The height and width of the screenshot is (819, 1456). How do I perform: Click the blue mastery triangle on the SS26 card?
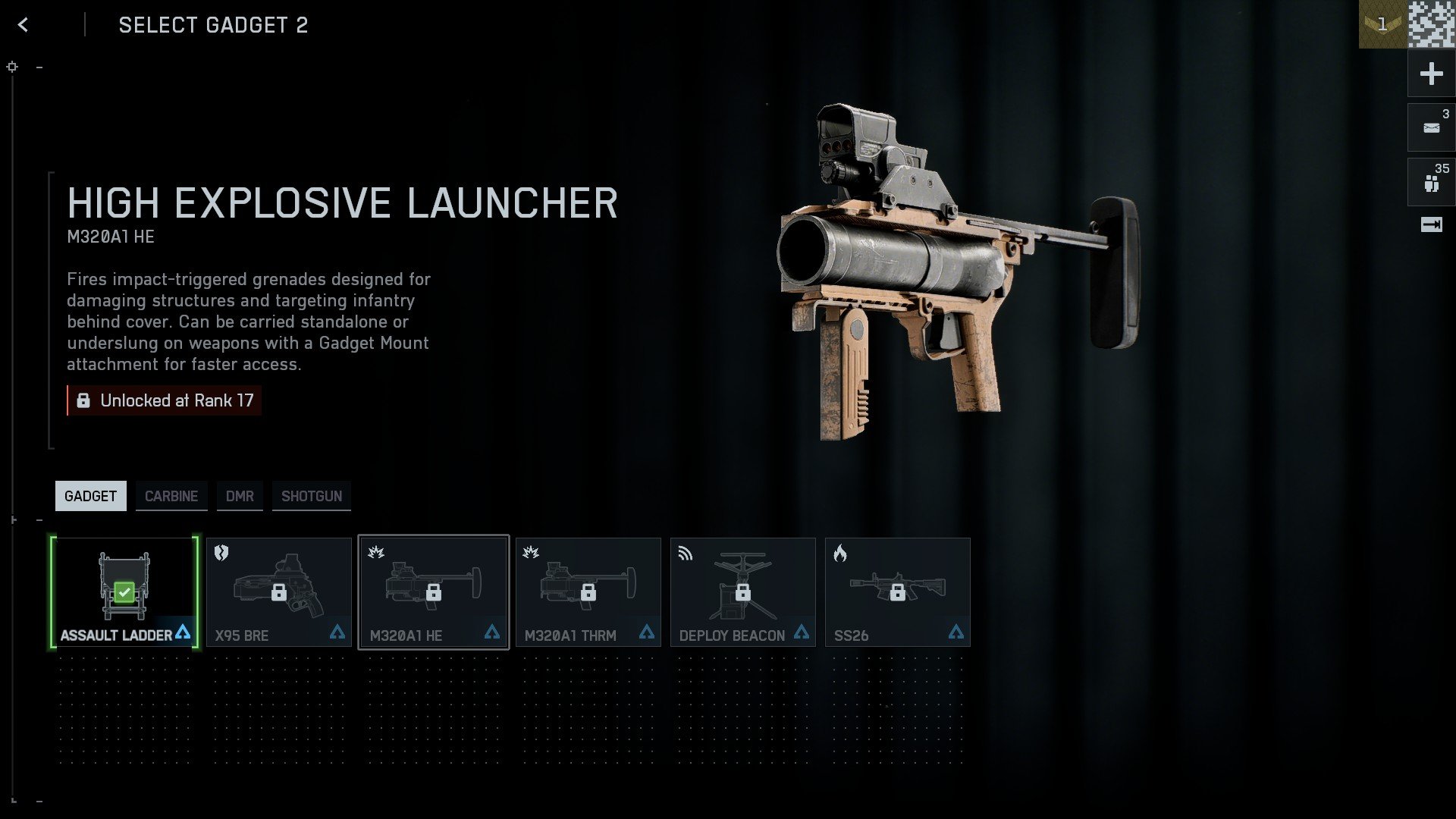956,631
